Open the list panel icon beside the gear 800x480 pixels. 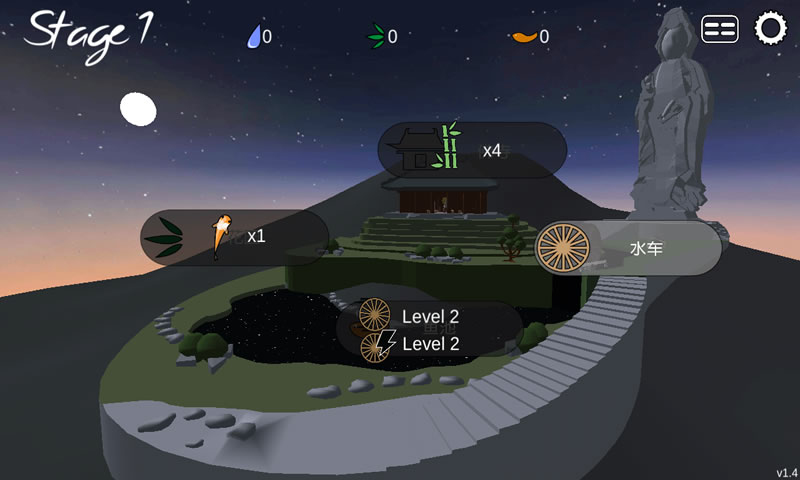point(720,29)
